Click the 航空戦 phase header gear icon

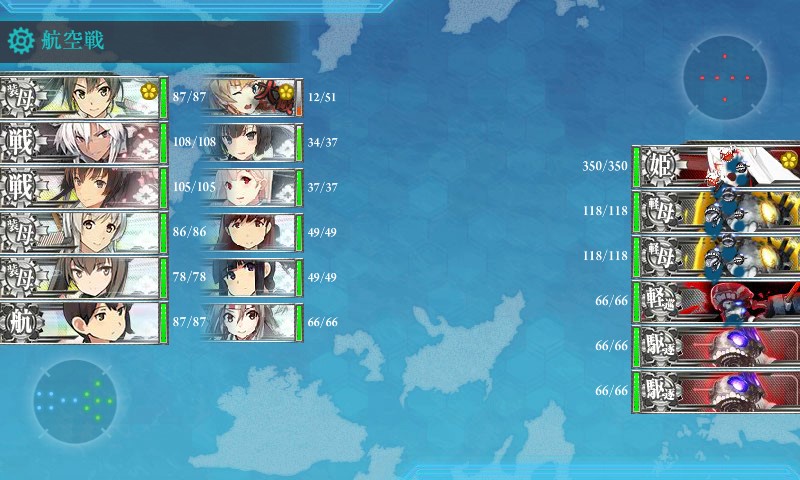(x=21, y=41)
